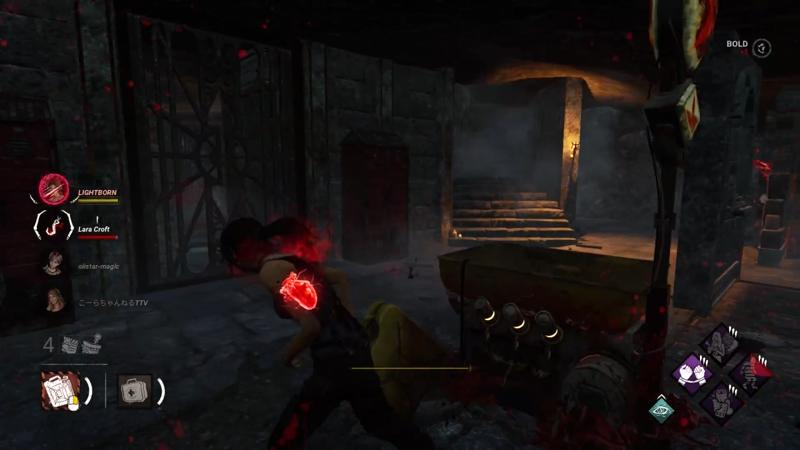Use the toolbox item slot
The width and height of the screenshot is (800, 450).
pyautogui.click(x=59, y=389)
